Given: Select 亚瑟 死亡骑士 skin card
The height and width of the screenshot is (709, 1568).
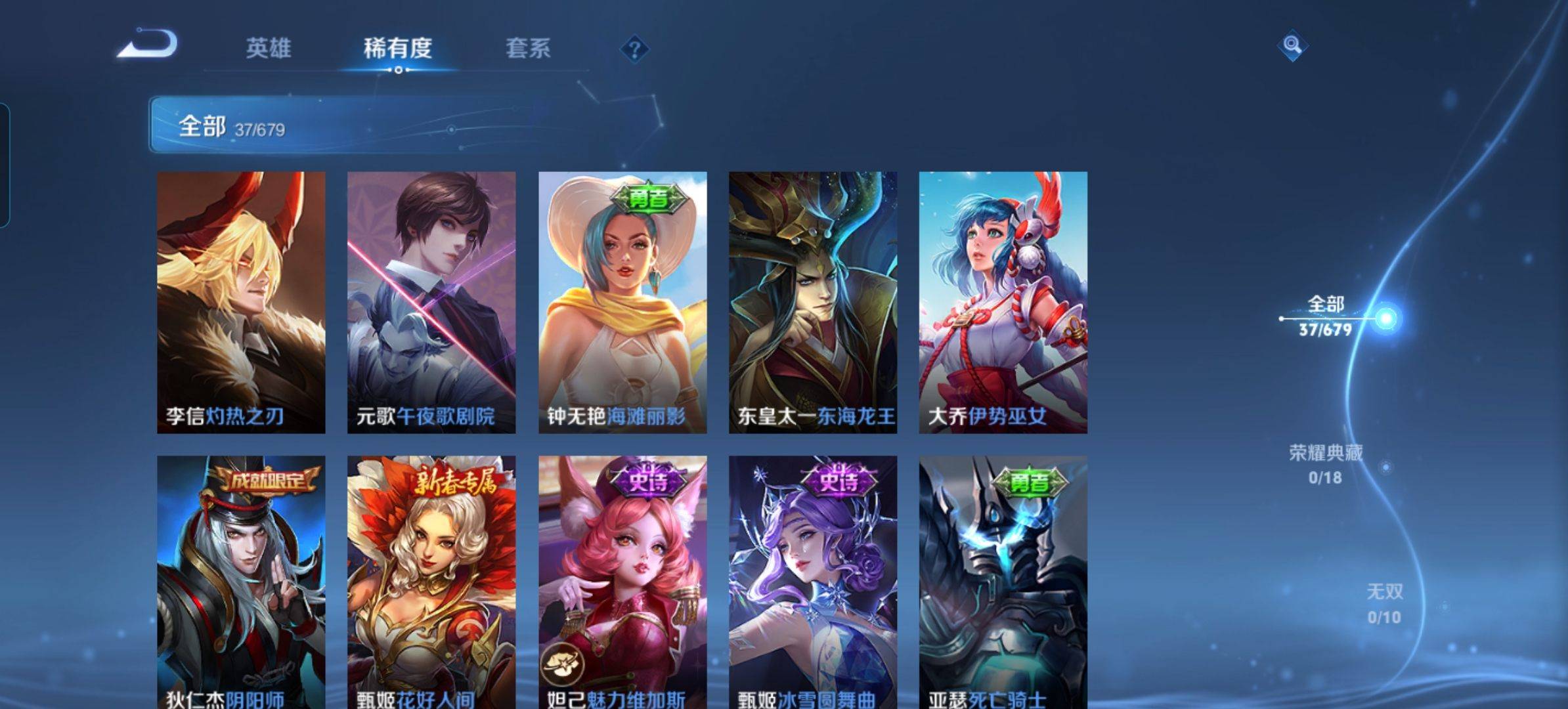Looking at the screenshot, I should 1003,581.
